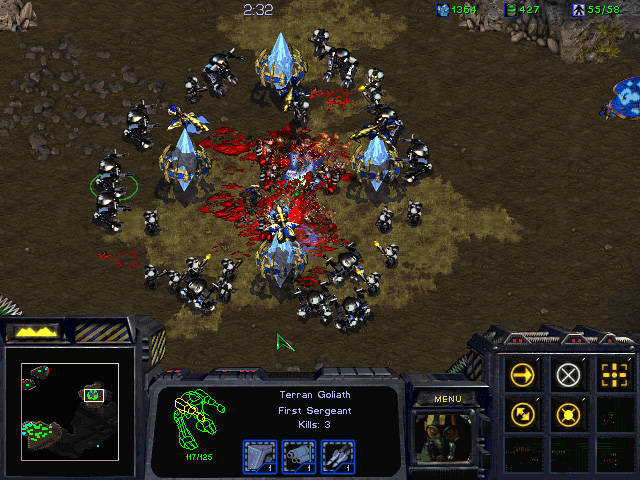Activate the Hold Position command
Screen dimensions: 640x480
coord(568,413)
